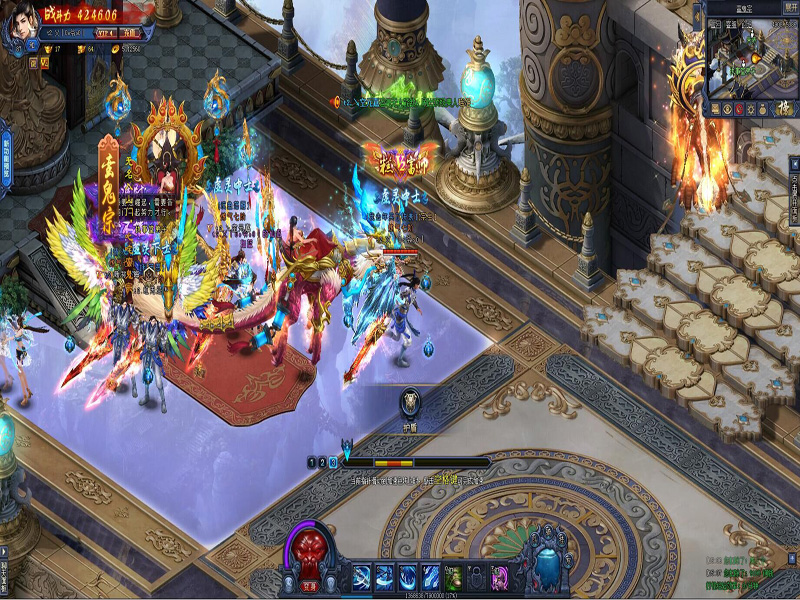Open the new feature preview side tab
The height and width of the screenshot is (600, 800).
click(5, 153)
